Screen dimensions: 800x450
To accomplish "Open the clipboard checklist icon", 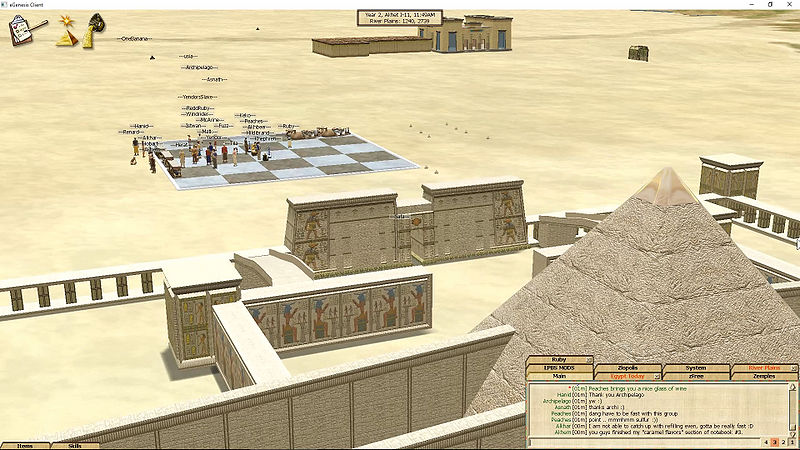I will pos(20,30).
